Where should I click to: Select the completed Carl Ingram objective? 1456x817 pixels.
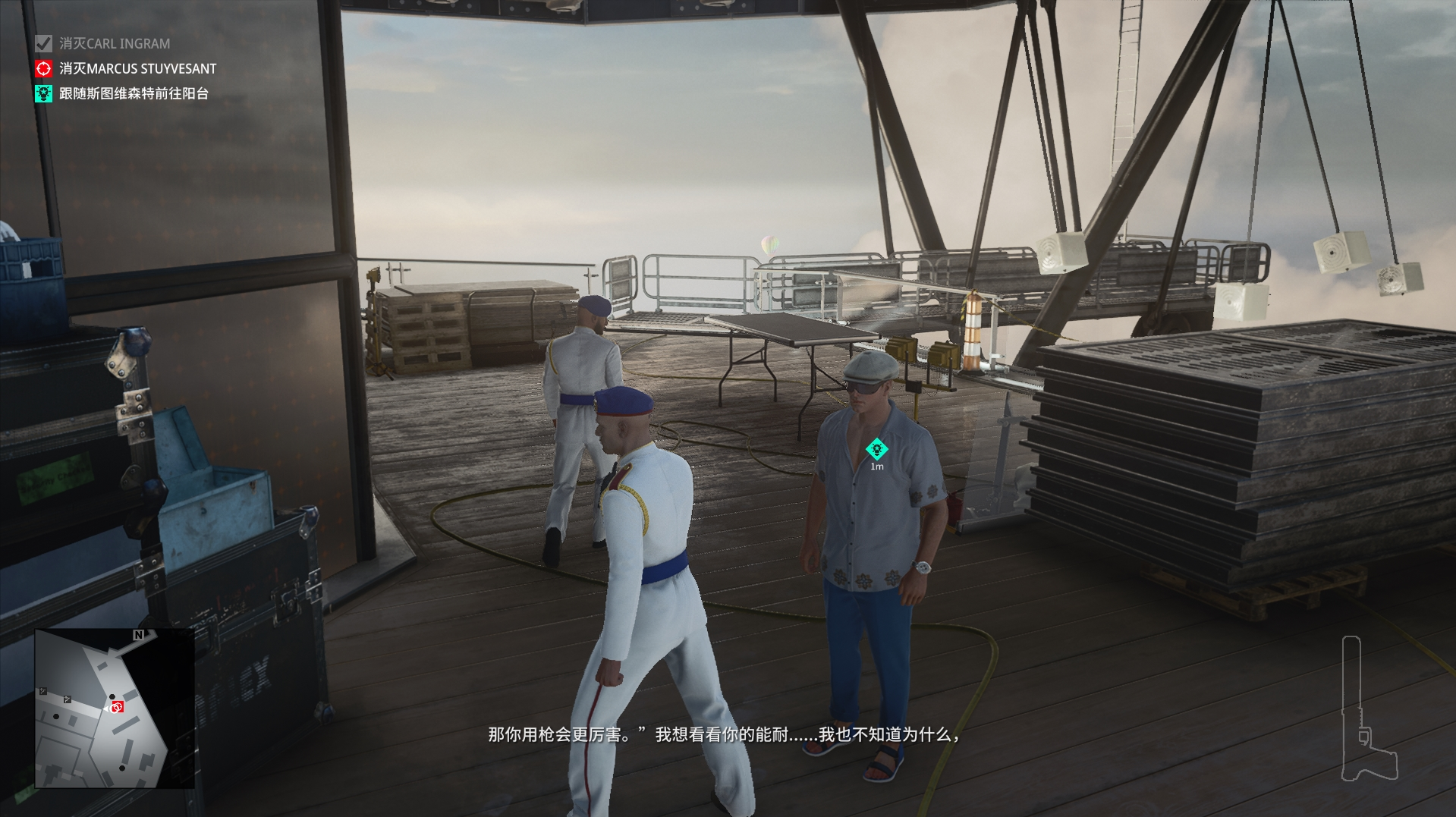coord(114,44)
